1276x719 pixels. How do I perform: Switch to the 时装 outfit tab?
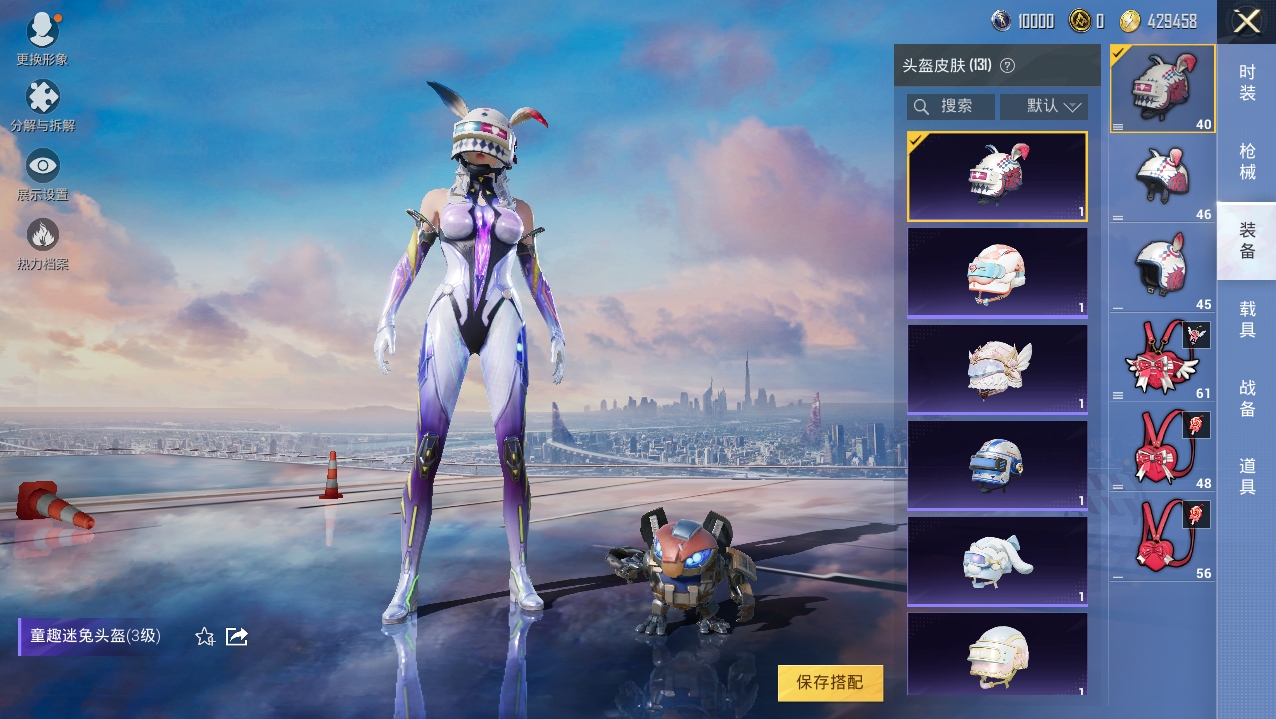[1247, 82]
